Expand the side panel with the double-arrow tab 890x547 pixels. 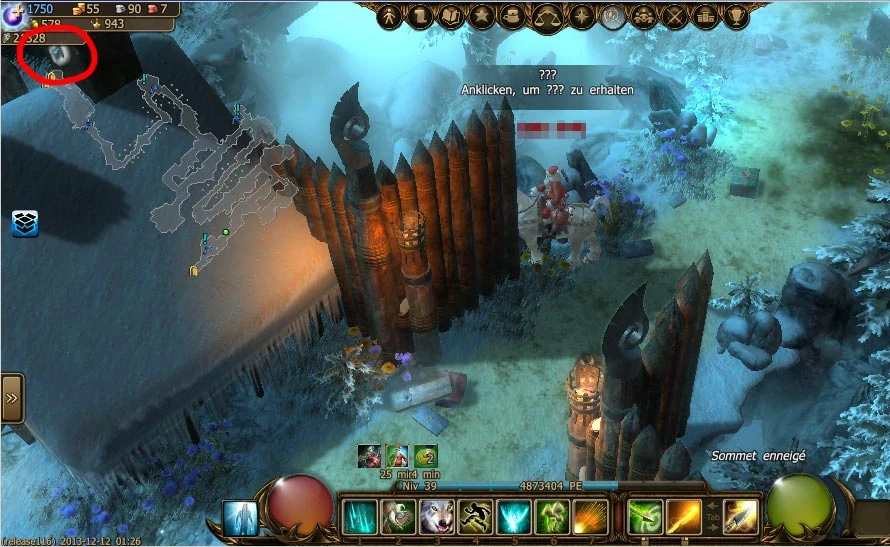click(12, 397)
